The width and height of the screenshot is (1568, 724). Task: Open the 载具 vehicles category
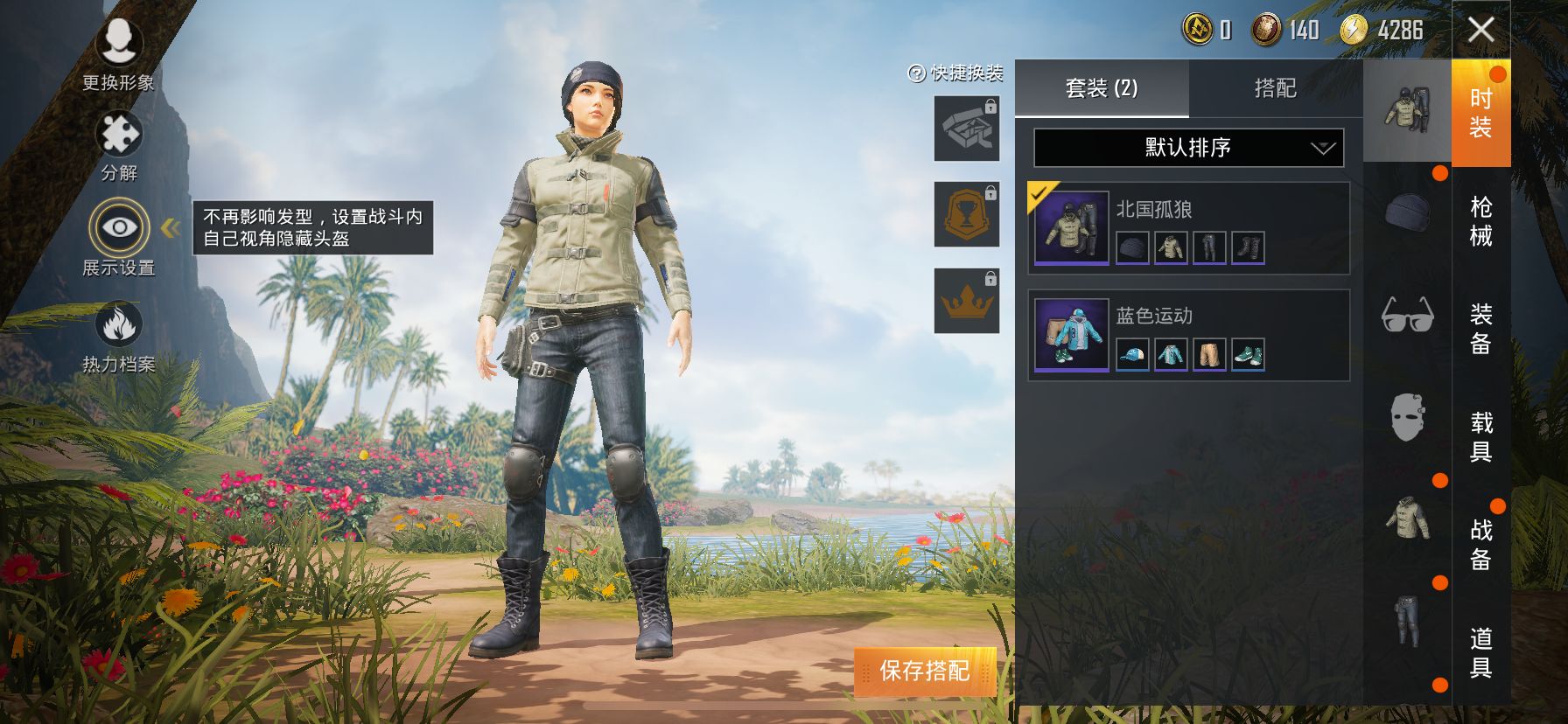pyautogui.click(x=1480, y=436)
